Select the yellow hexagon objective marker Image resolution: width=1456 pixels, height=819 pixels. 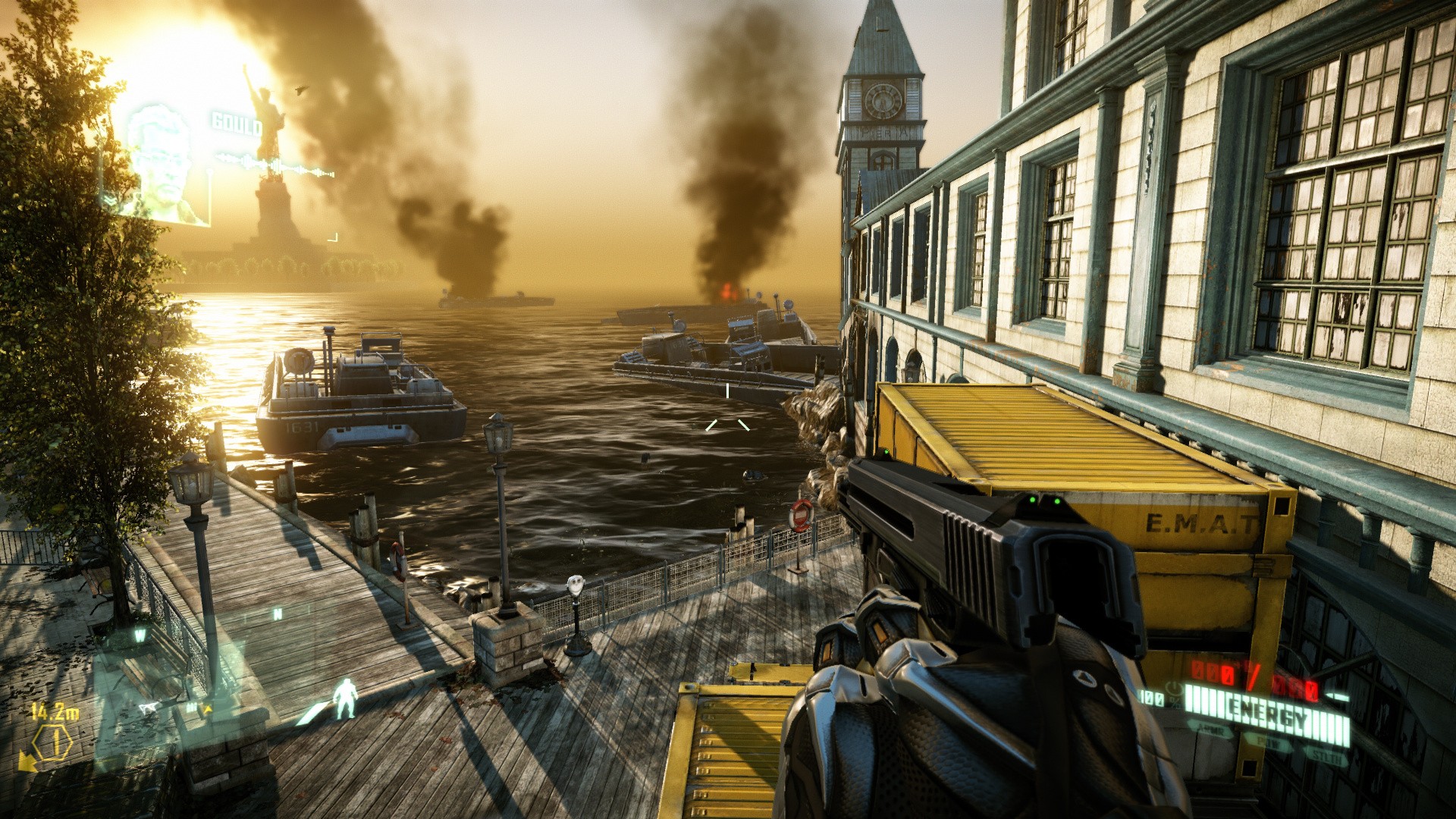point(53,742)
